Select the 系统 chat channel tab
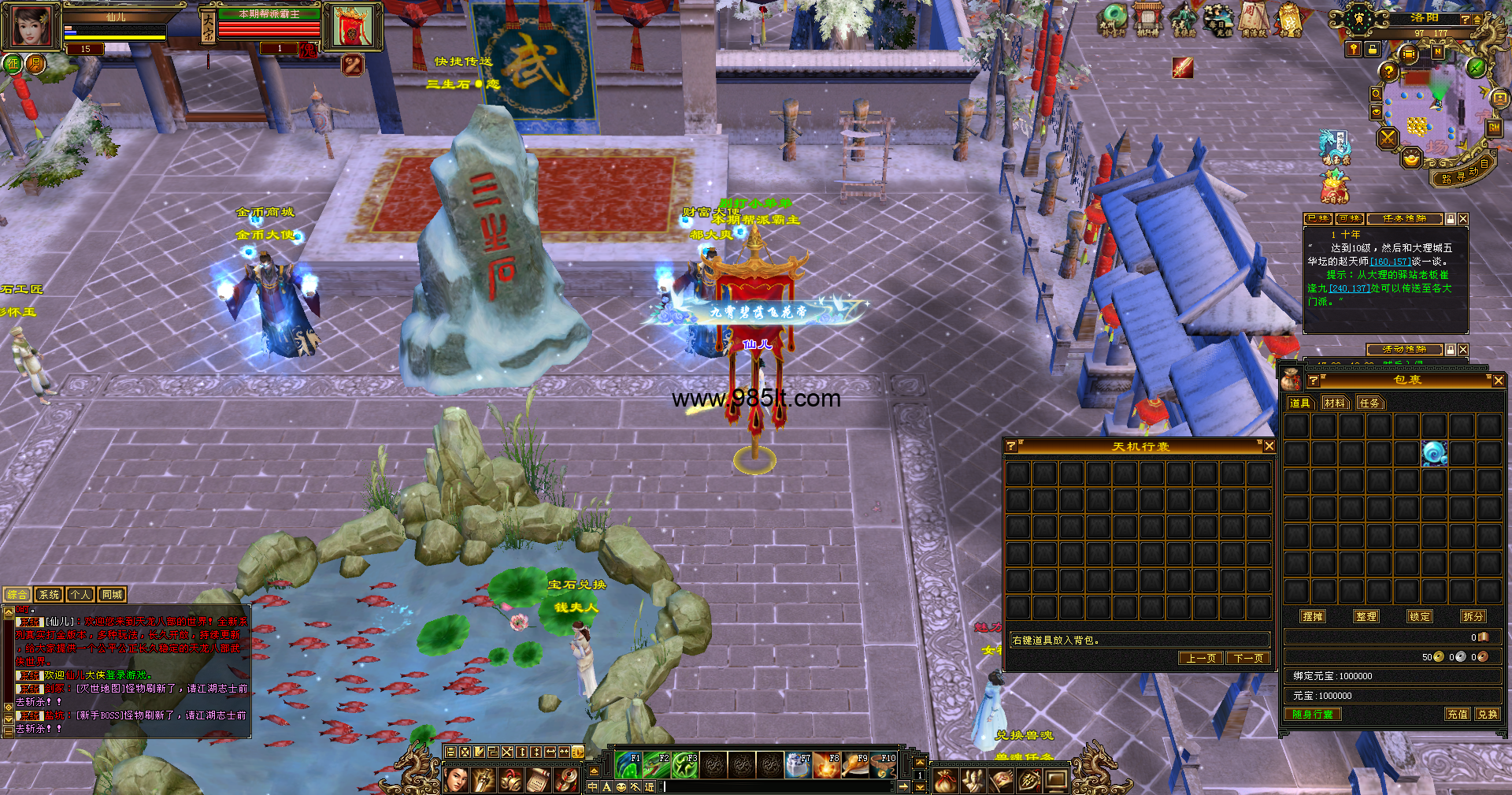1512x795 pixels. (49, 595)
